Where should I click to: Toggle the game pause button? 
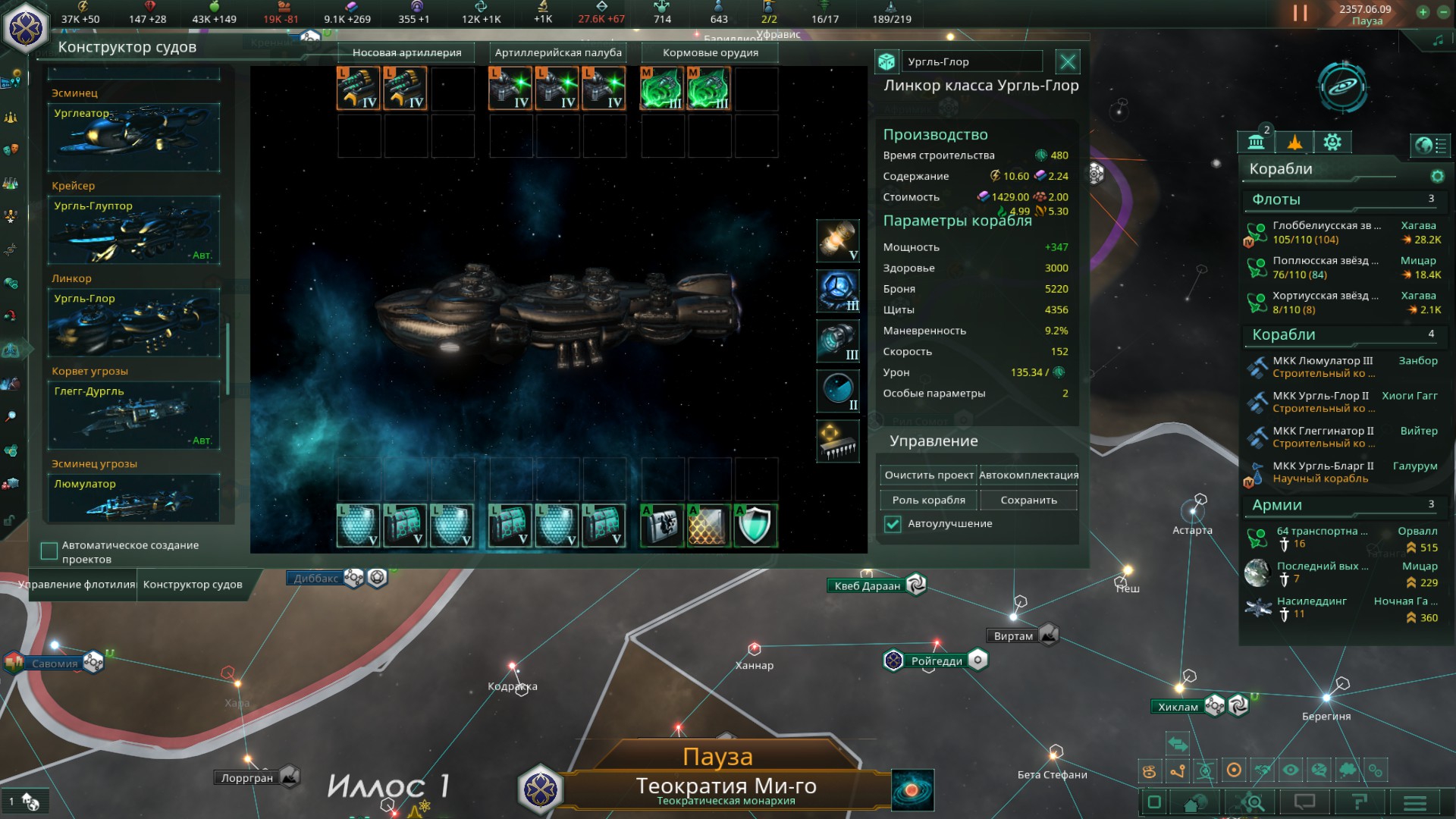(x=1300, y=14)
